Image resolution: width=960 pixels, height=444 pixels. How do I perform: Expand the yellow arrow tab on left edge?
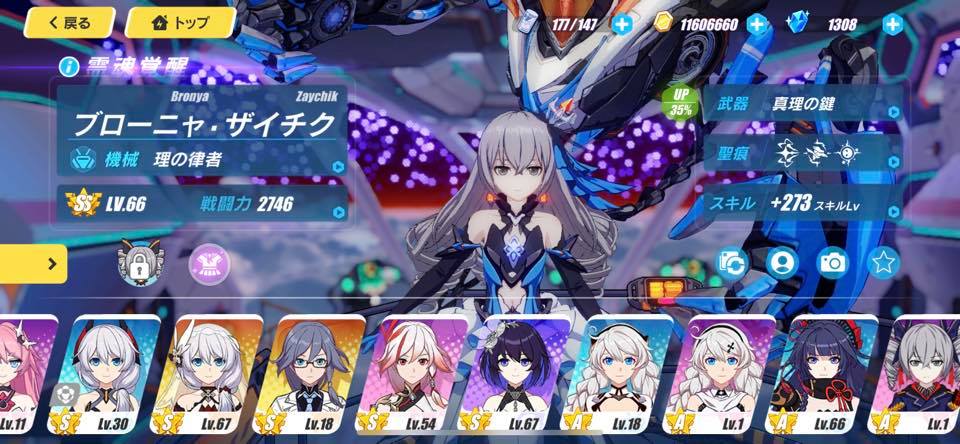click(x=33, y=264)
